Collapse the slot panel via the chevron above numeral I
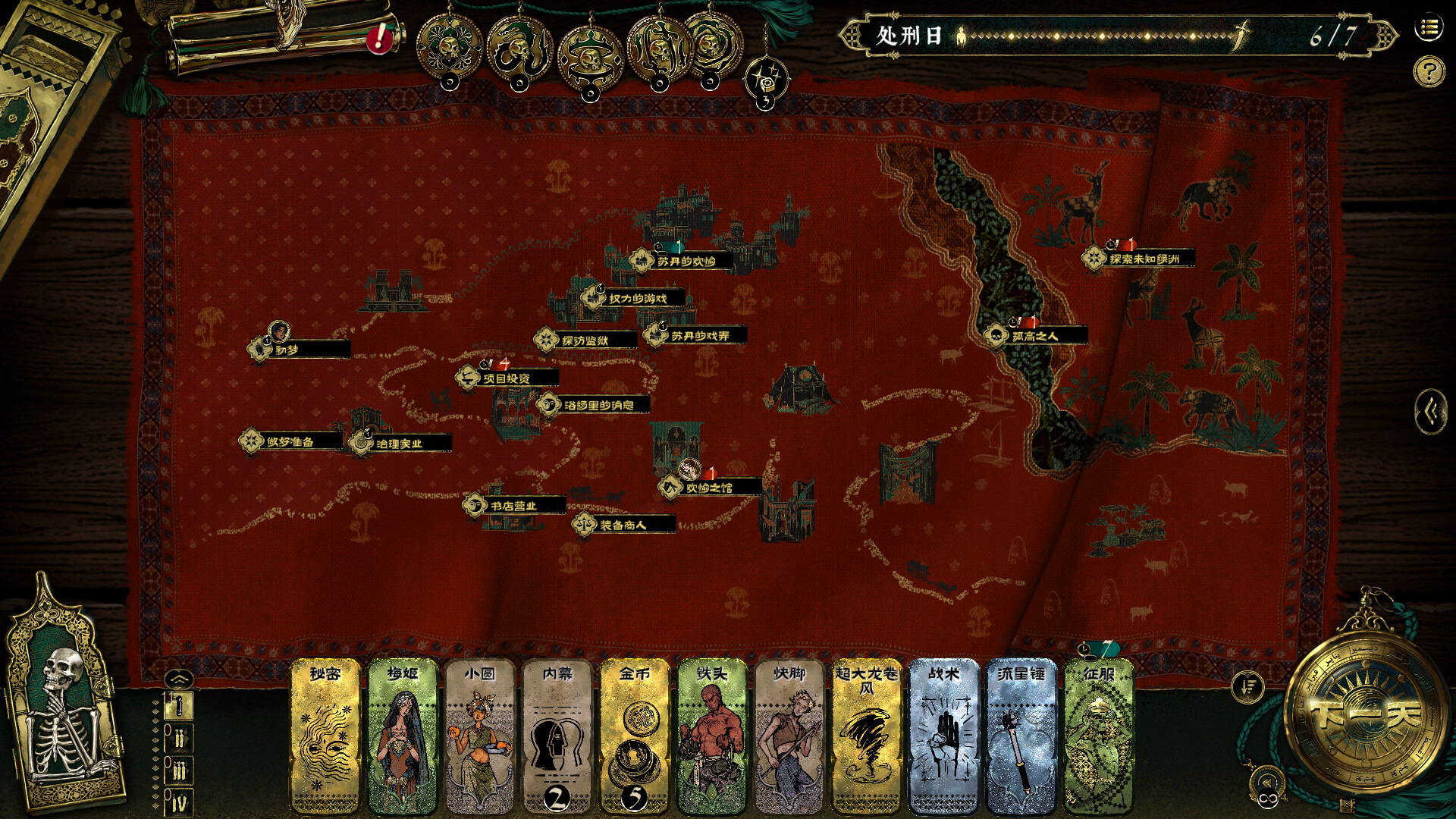 click(x=179, y=678)
